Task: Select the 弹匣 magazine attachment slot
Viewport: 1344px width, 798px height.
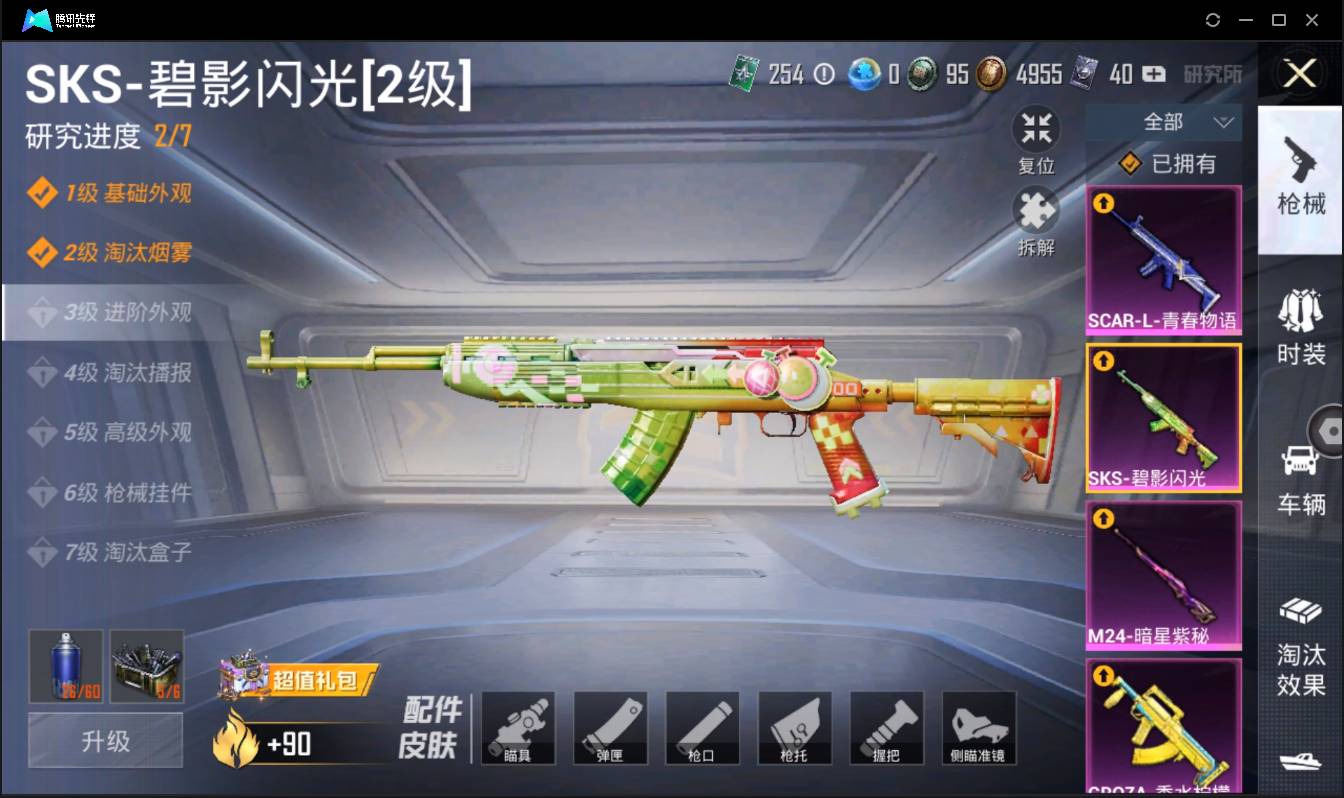Action: click(x=610, y=728)
